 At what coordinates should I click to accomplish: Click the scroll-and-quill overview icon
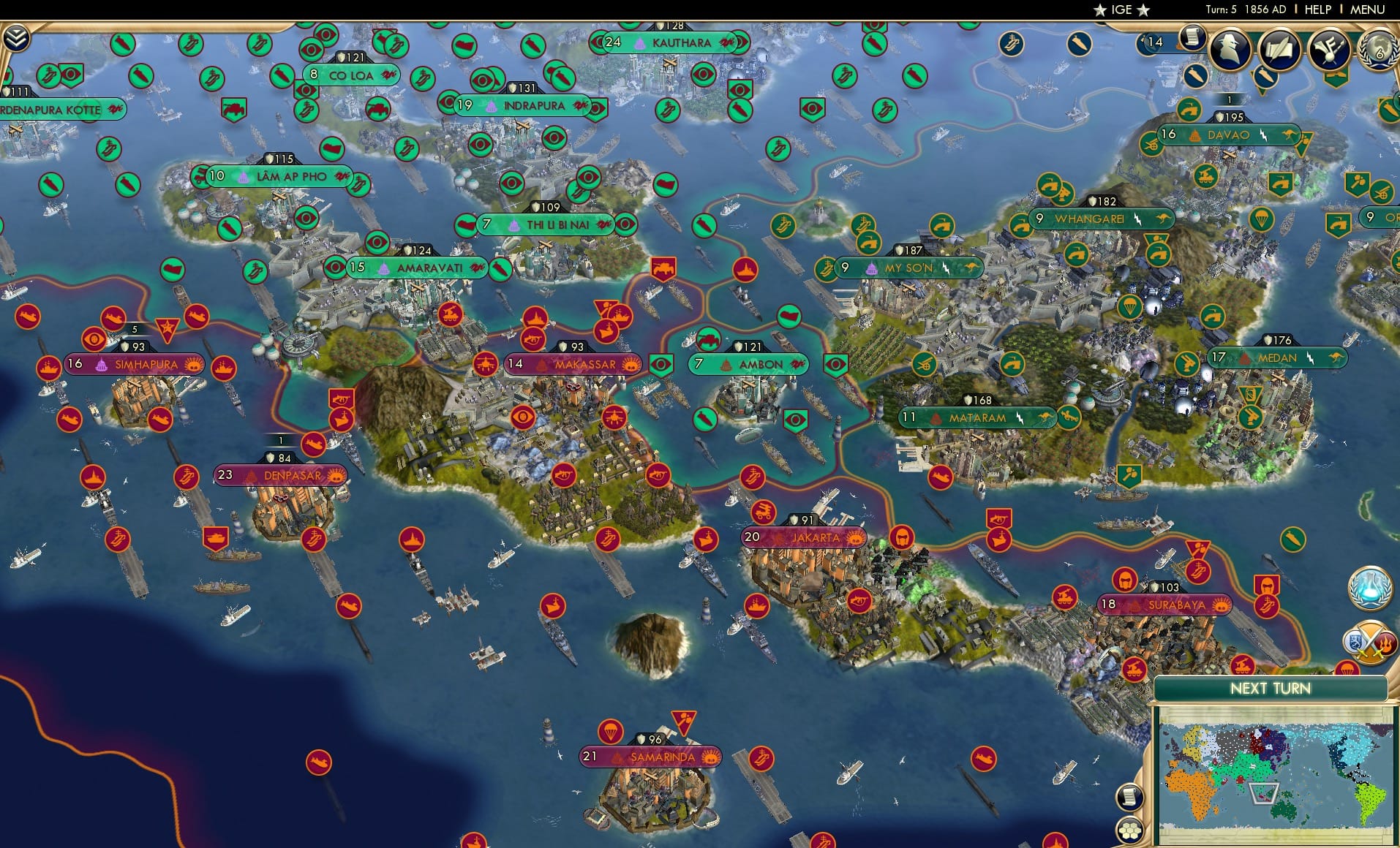tap(1279, 46)
